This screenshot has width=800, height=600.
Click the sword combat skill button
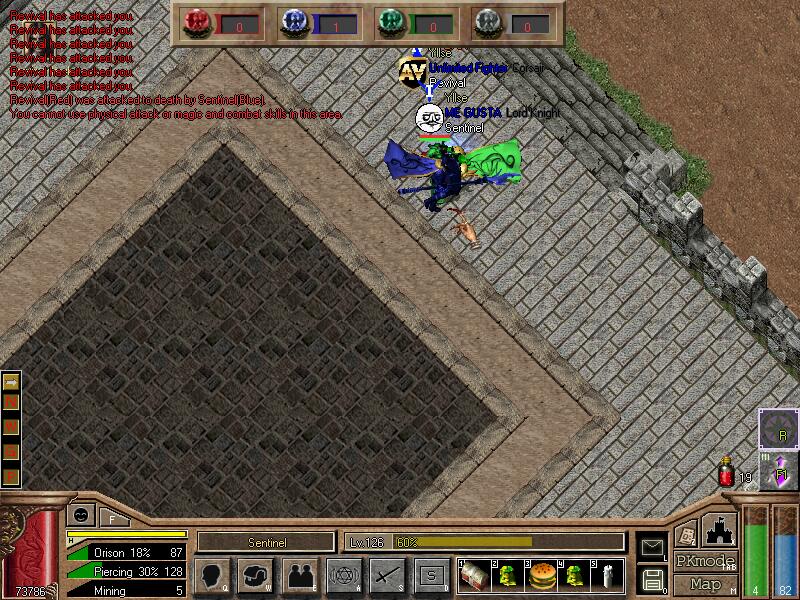click(x=388, y=576)
